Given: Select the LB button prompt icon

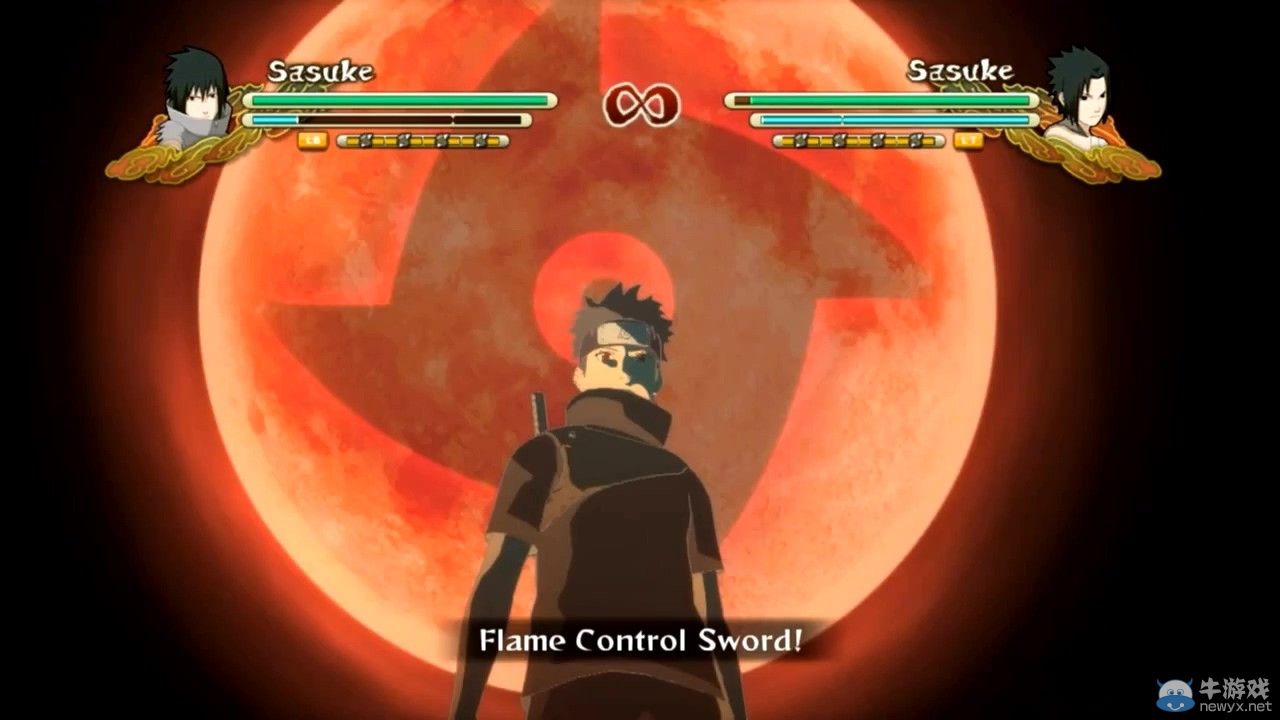Looking at the screenshot, I should click(x=313, y=140).
